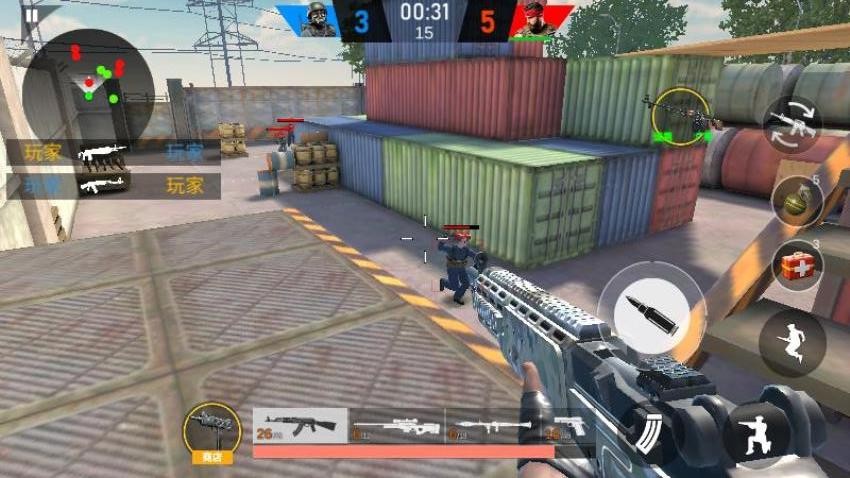
Task: Open the weapon shop (商店) button
Action: point(212,432)
